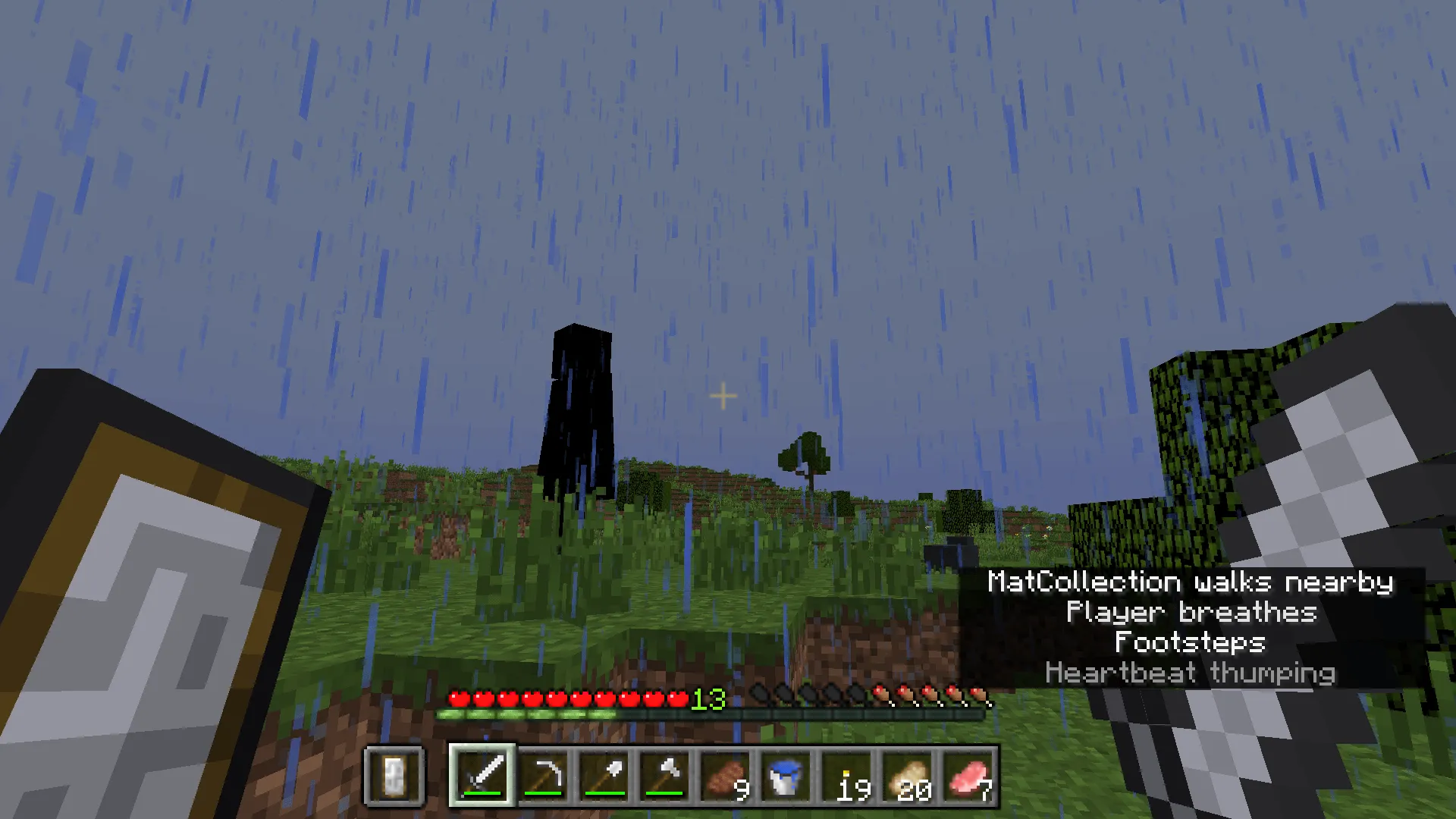Select the raw porkchop stack of 7
Viewport: 1456px width, 819px height.
point(968,777)
